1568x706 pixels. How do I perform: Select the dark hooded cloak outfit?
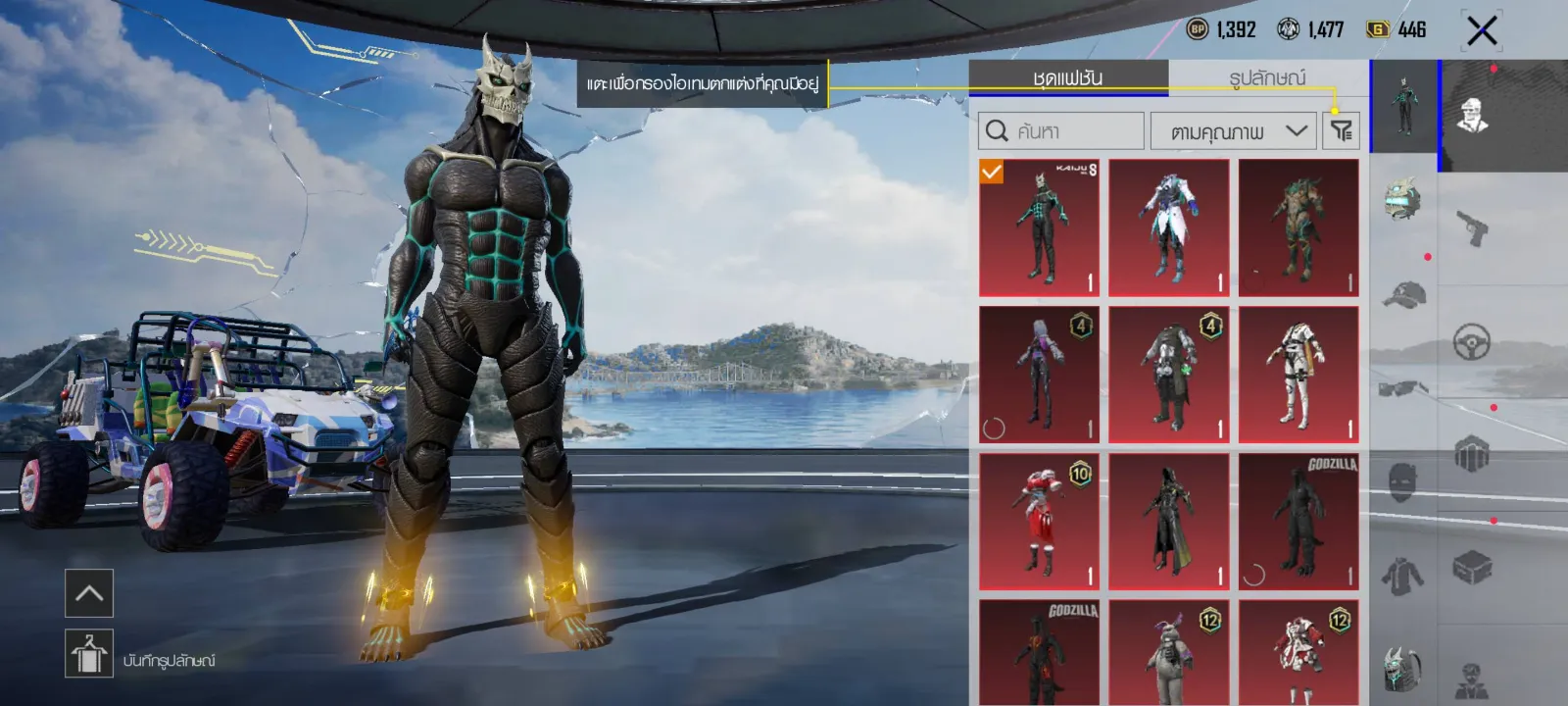point(1168,522)
